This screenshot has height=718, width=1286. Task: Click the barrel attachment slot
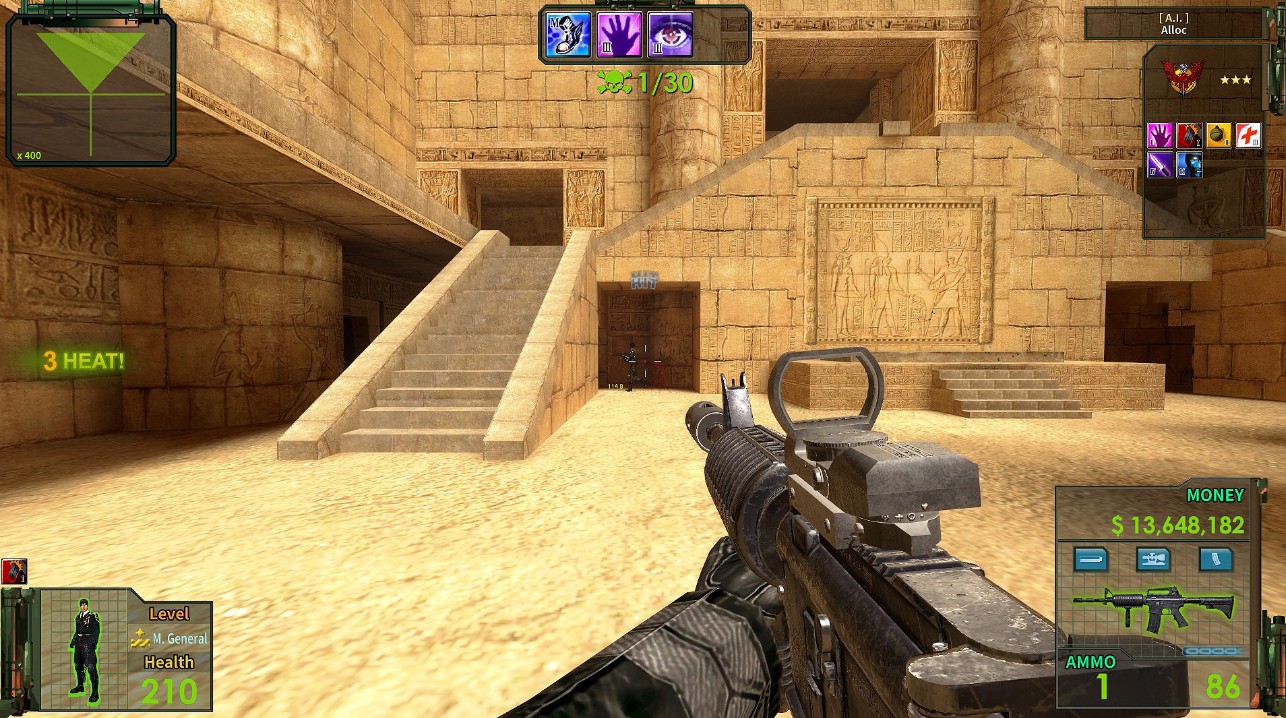[1091, 559]
